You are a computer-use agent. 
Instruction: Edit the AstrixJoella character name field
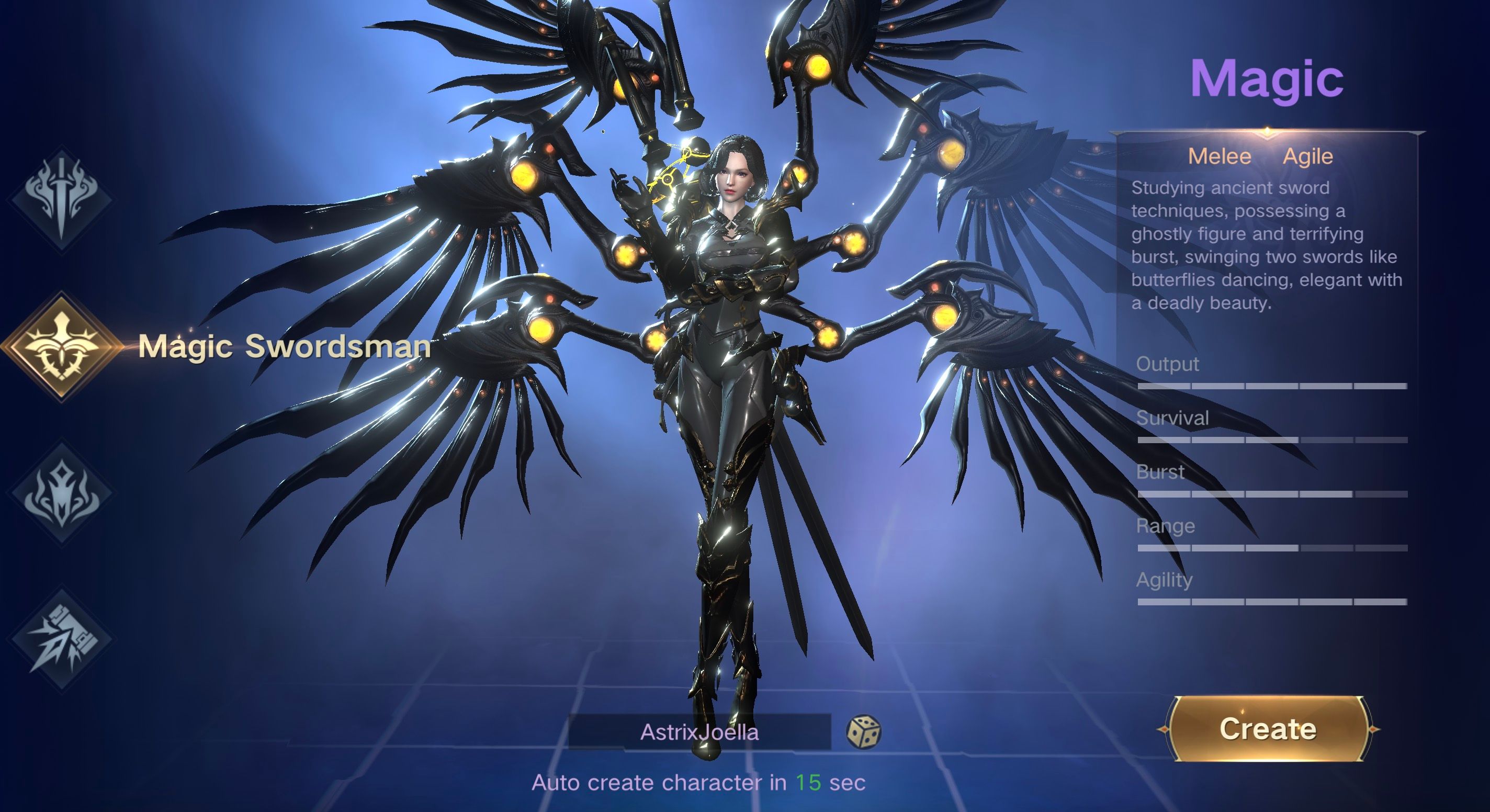coord(699,732)
